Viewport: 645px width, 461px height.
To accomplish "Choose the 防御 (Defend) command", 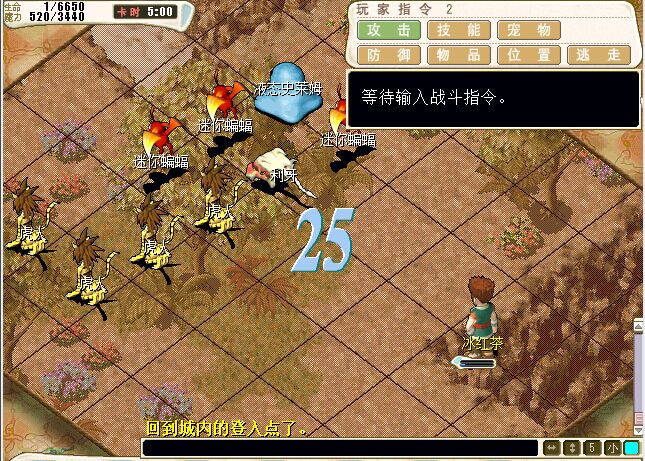I will (388, 55).
